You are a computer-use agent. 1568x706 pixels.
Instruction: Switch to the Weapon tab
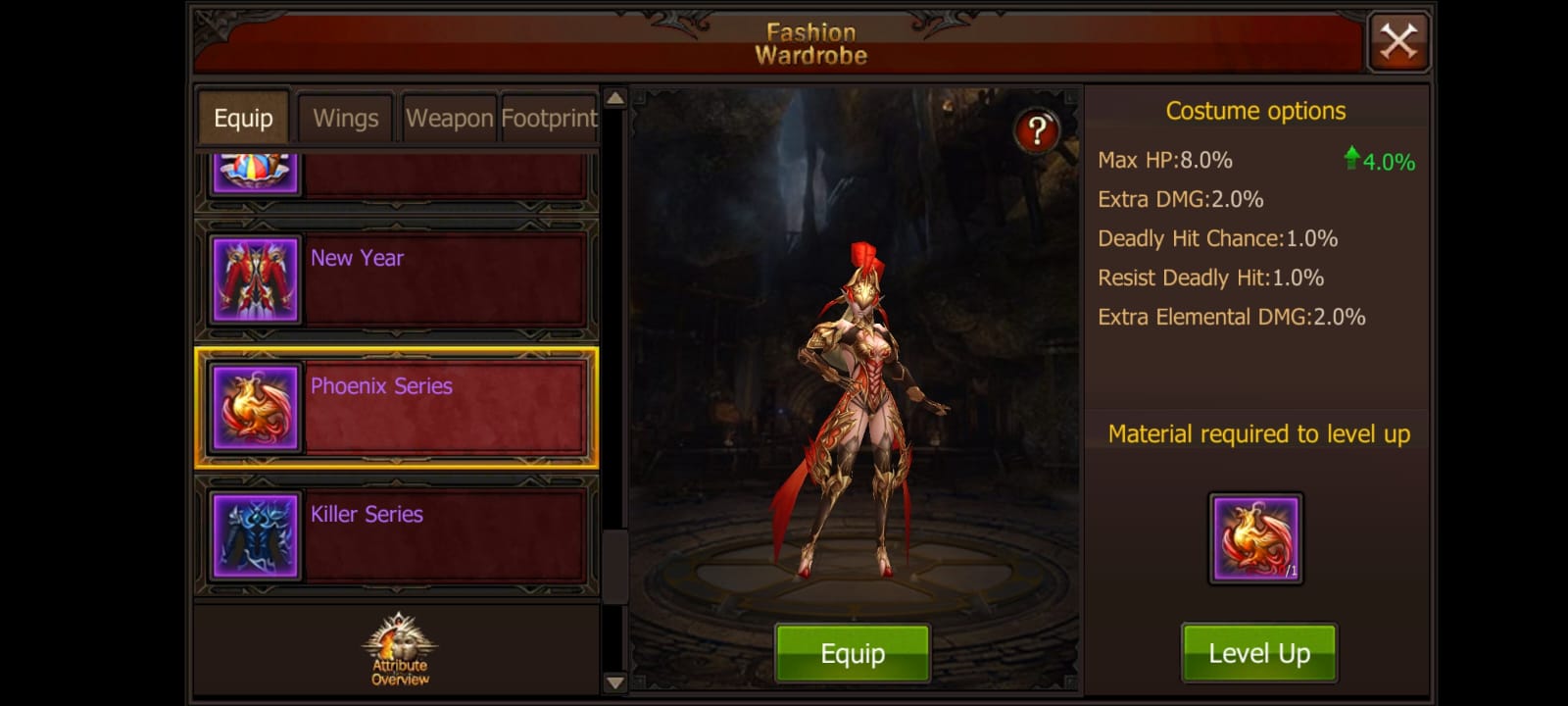click(x=449, y=118)
